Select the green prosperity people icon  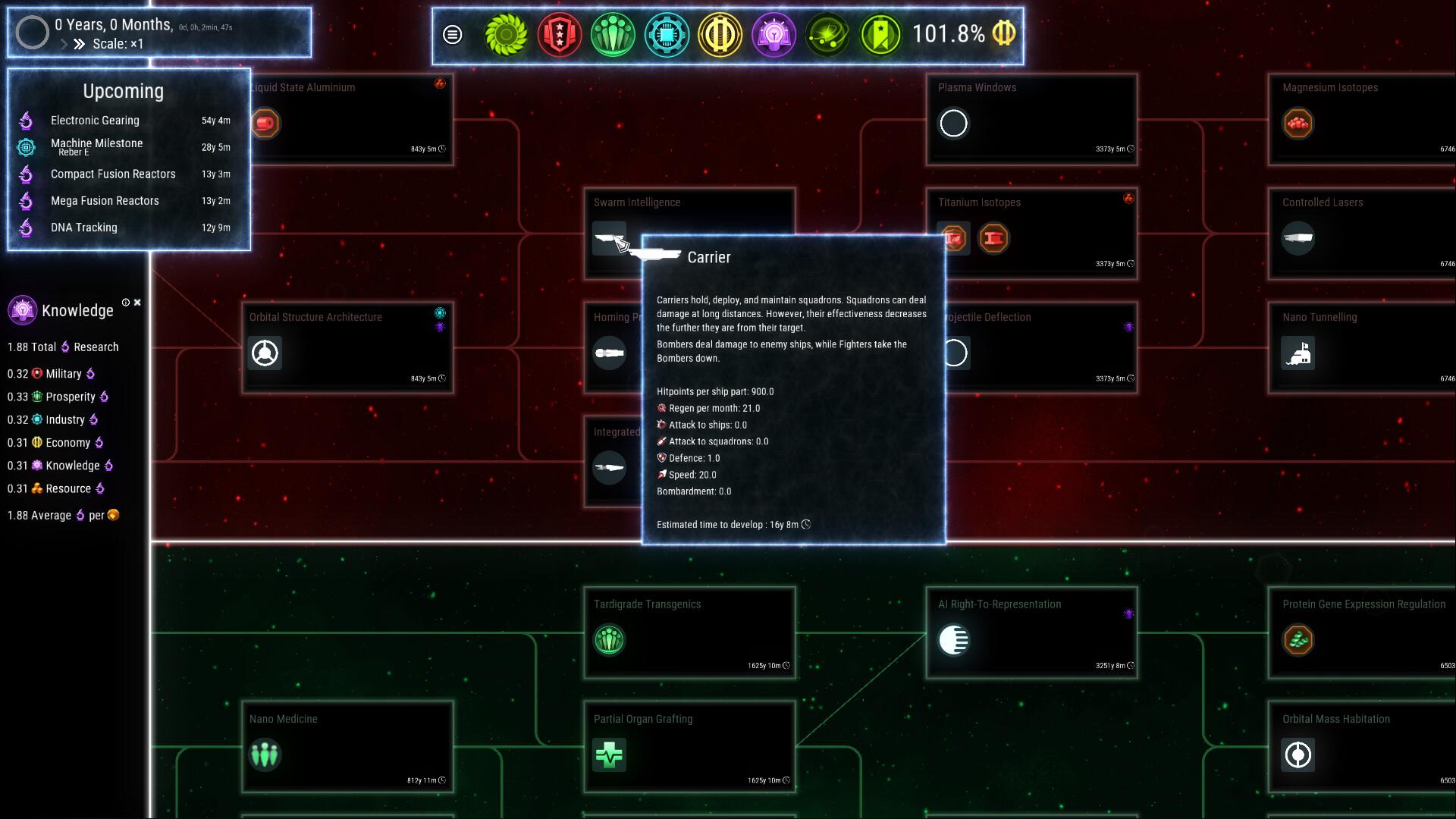[613, 34]
